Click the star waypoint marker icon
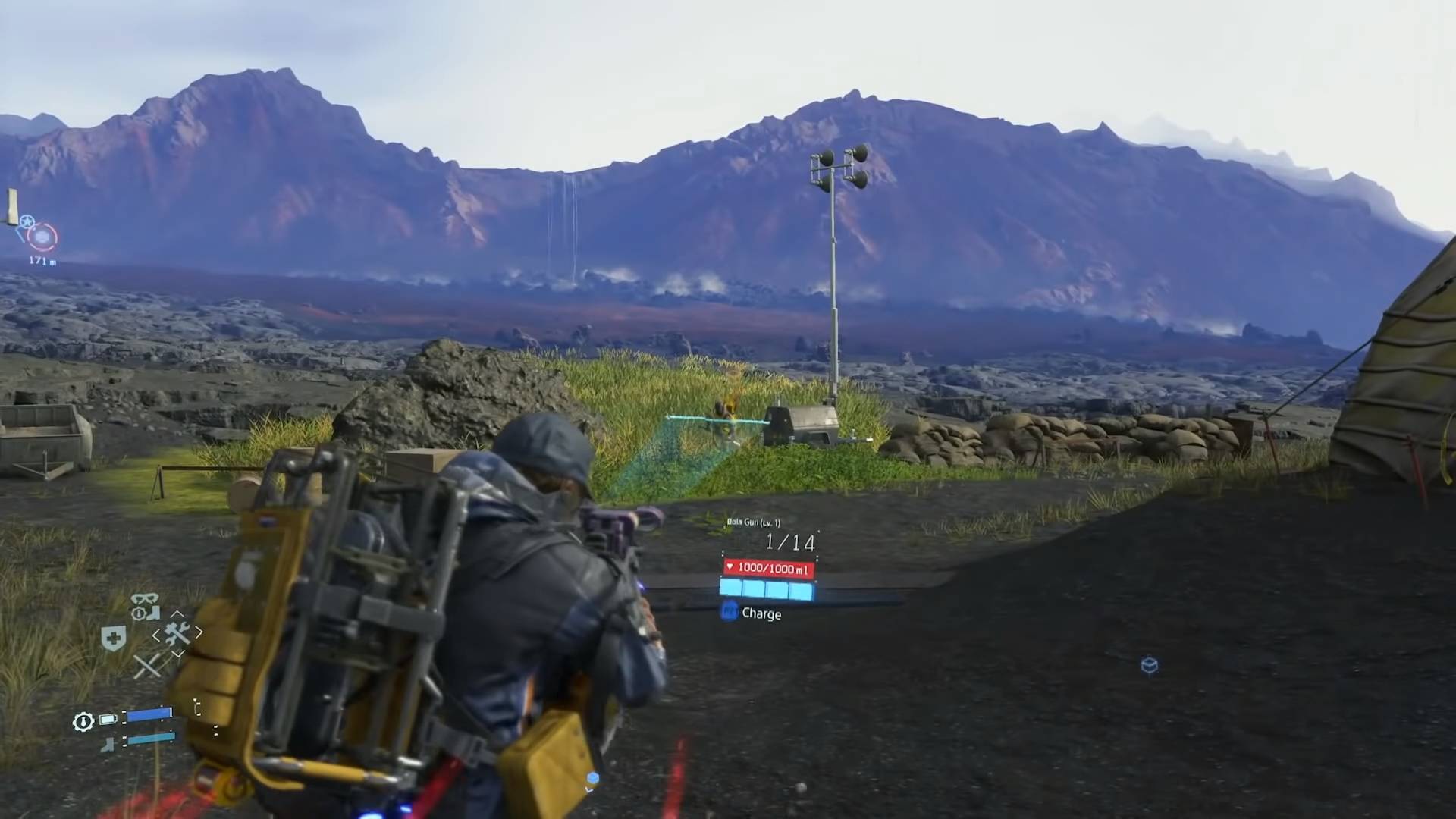Viewport: 1456px width, 819px height. coord(28,221)
